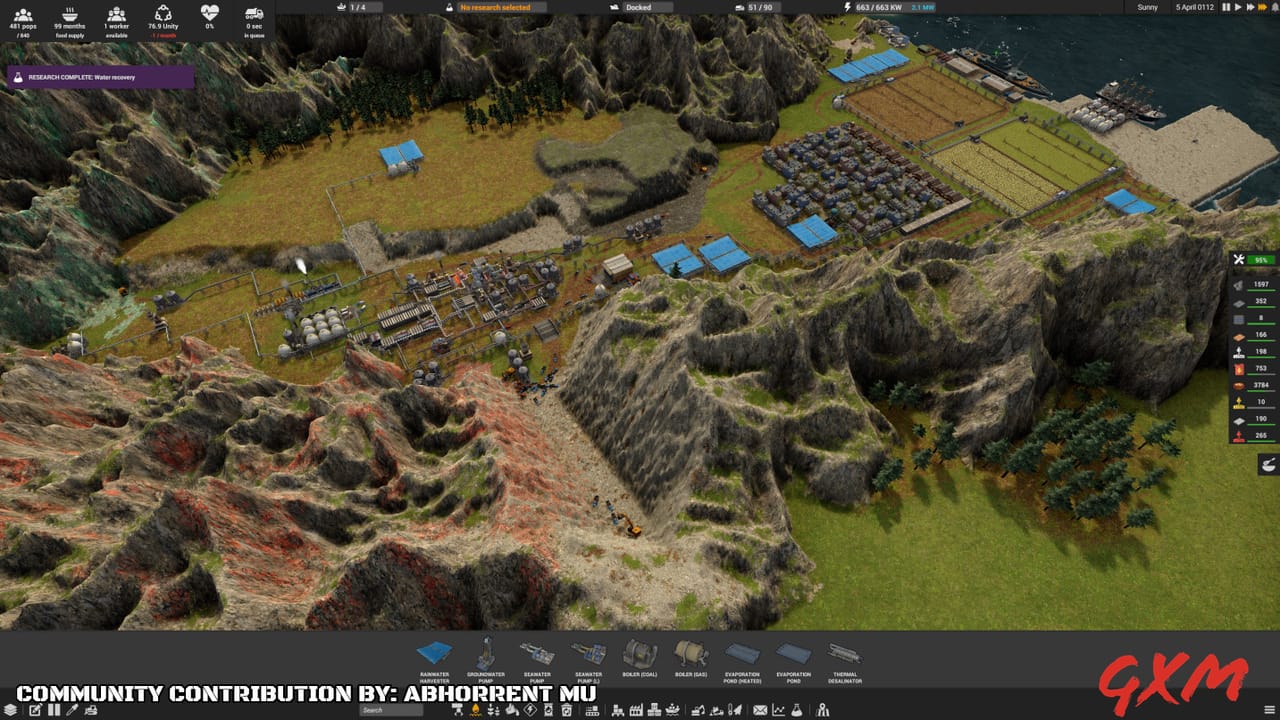Pick the Thermal Desalinator building
Image resolution: width=1280 pixels, height=720 pixels.
click(845, 660)
